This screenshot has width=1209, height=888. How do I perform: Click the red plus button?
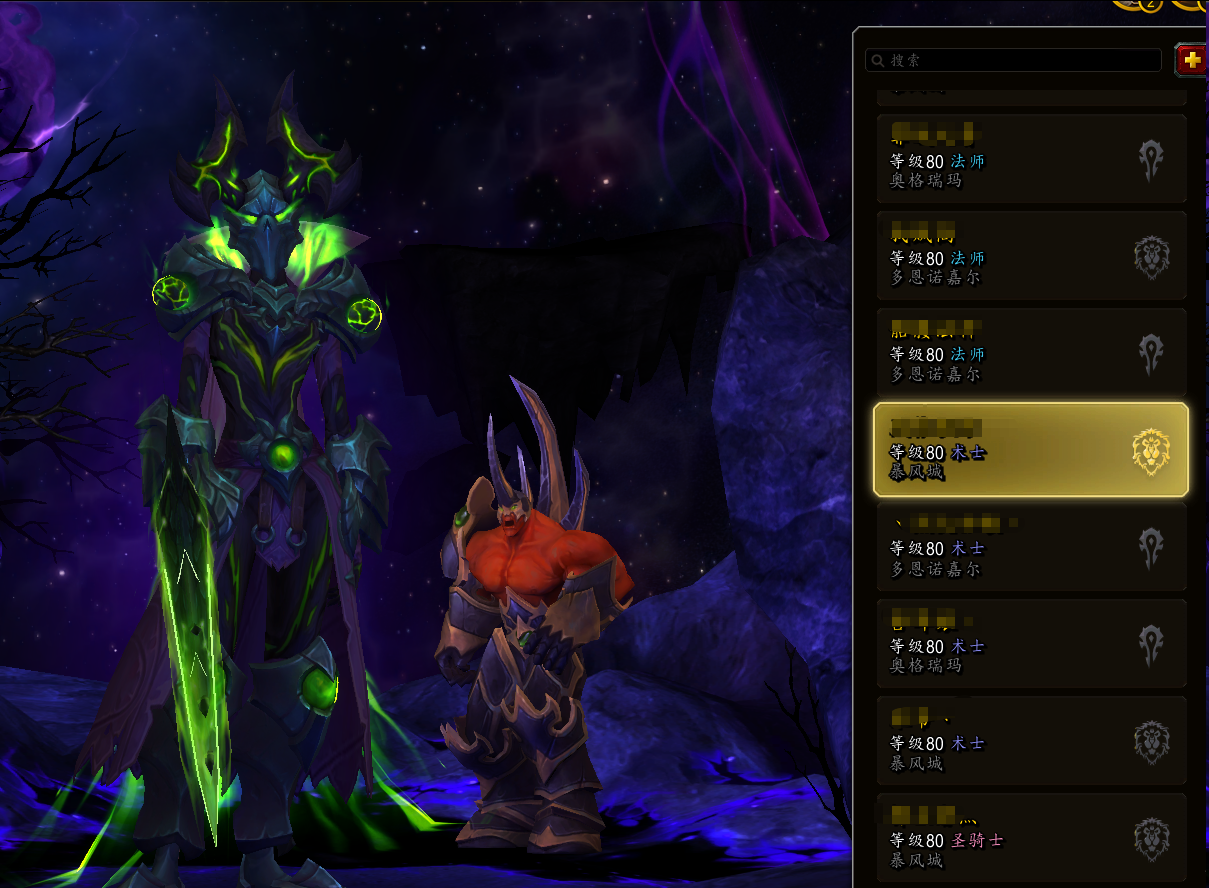1190,60
